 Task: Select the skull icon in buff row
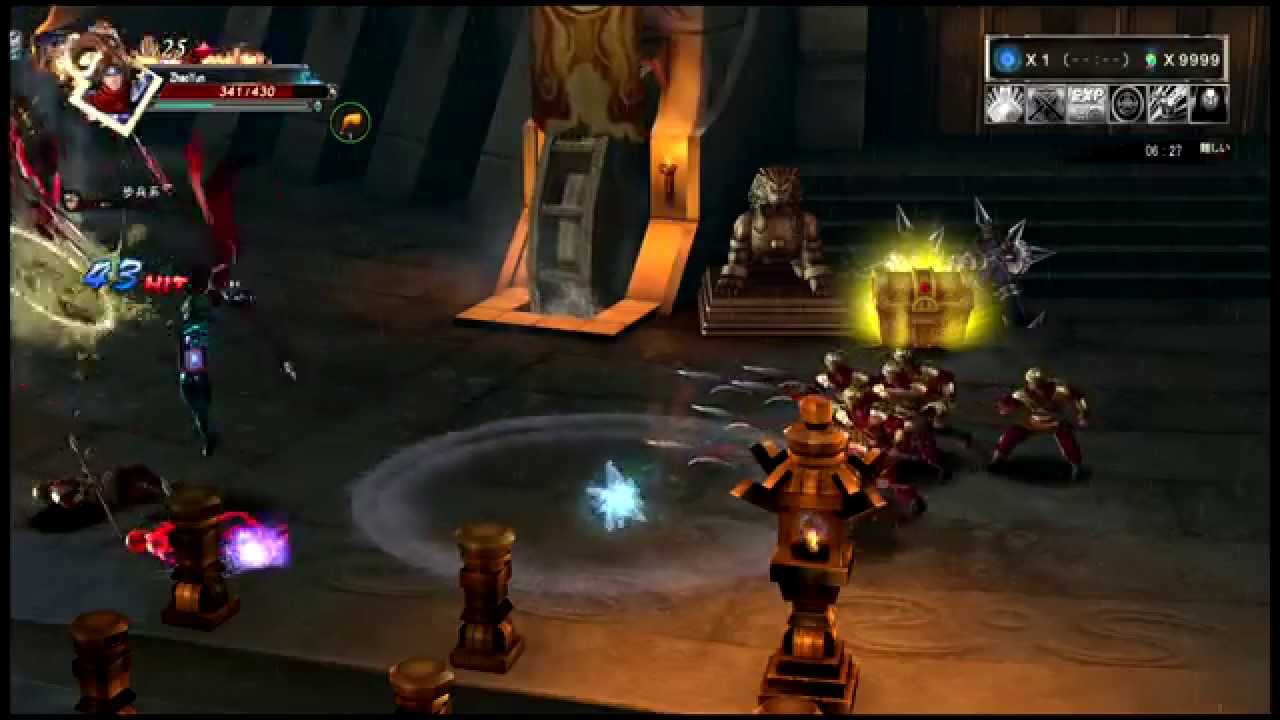coord(1209,104)
